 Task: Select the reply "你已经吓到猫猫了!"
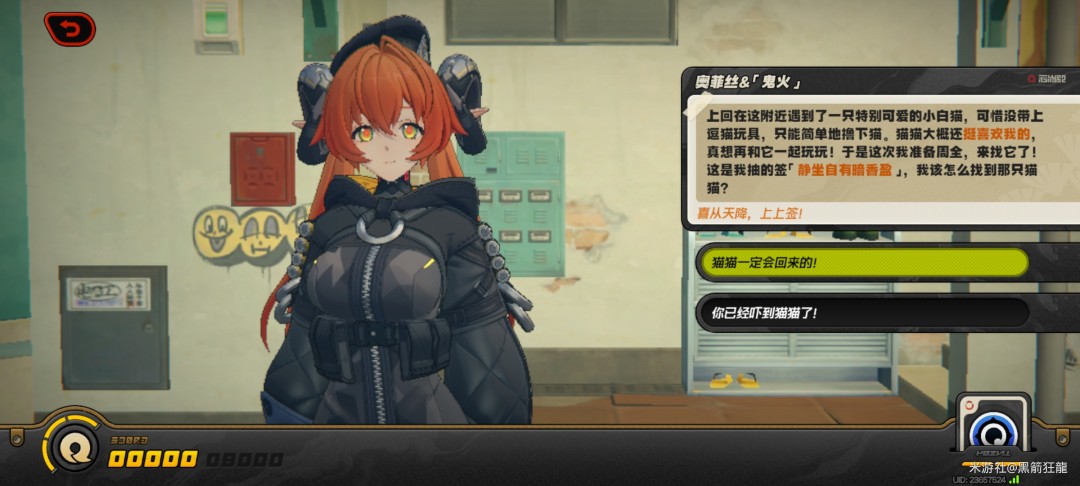[861, 313]
